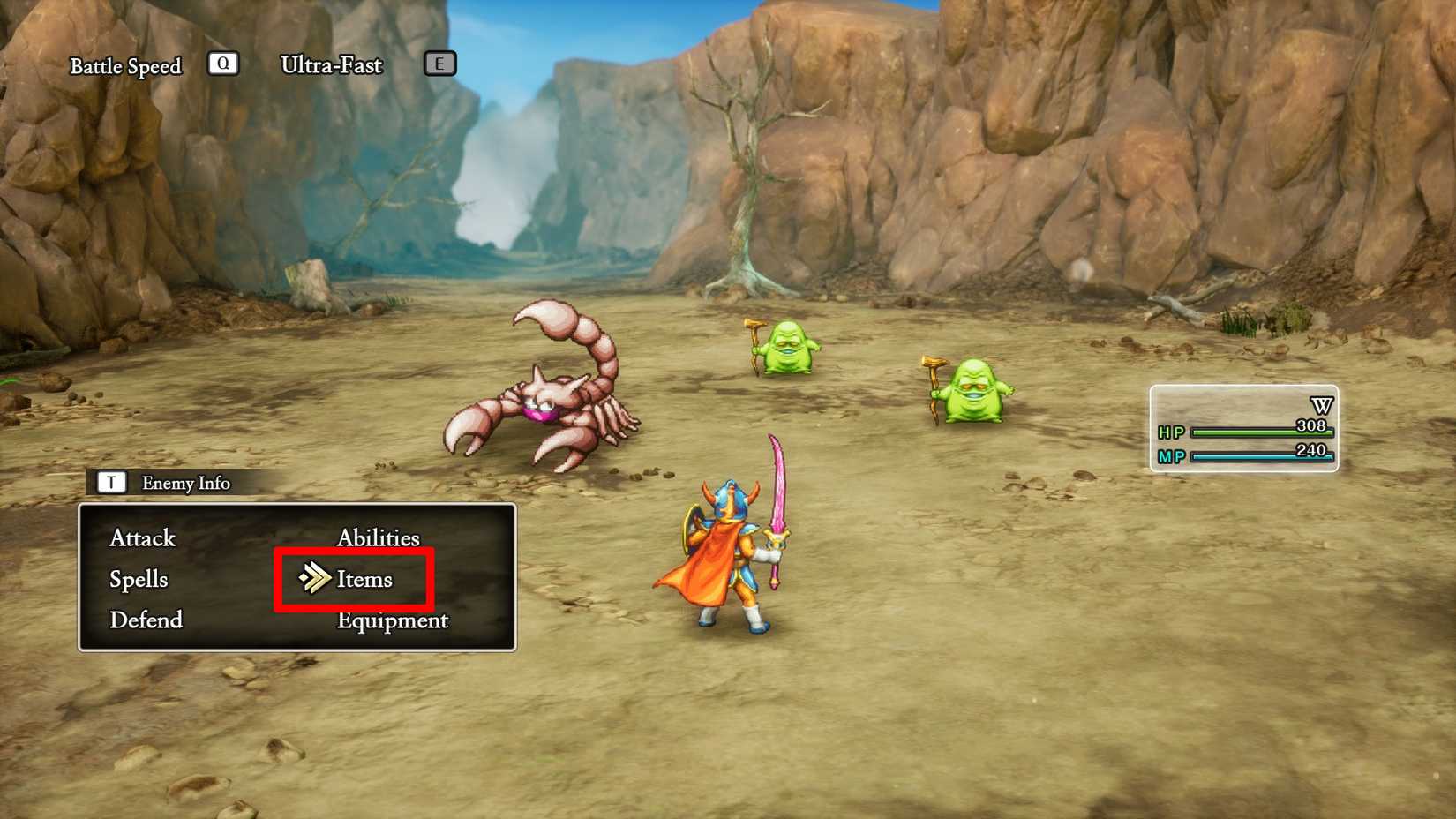
Task: Open the Equipment submenu
Action: pyautogui.click(x=392, y=620)
